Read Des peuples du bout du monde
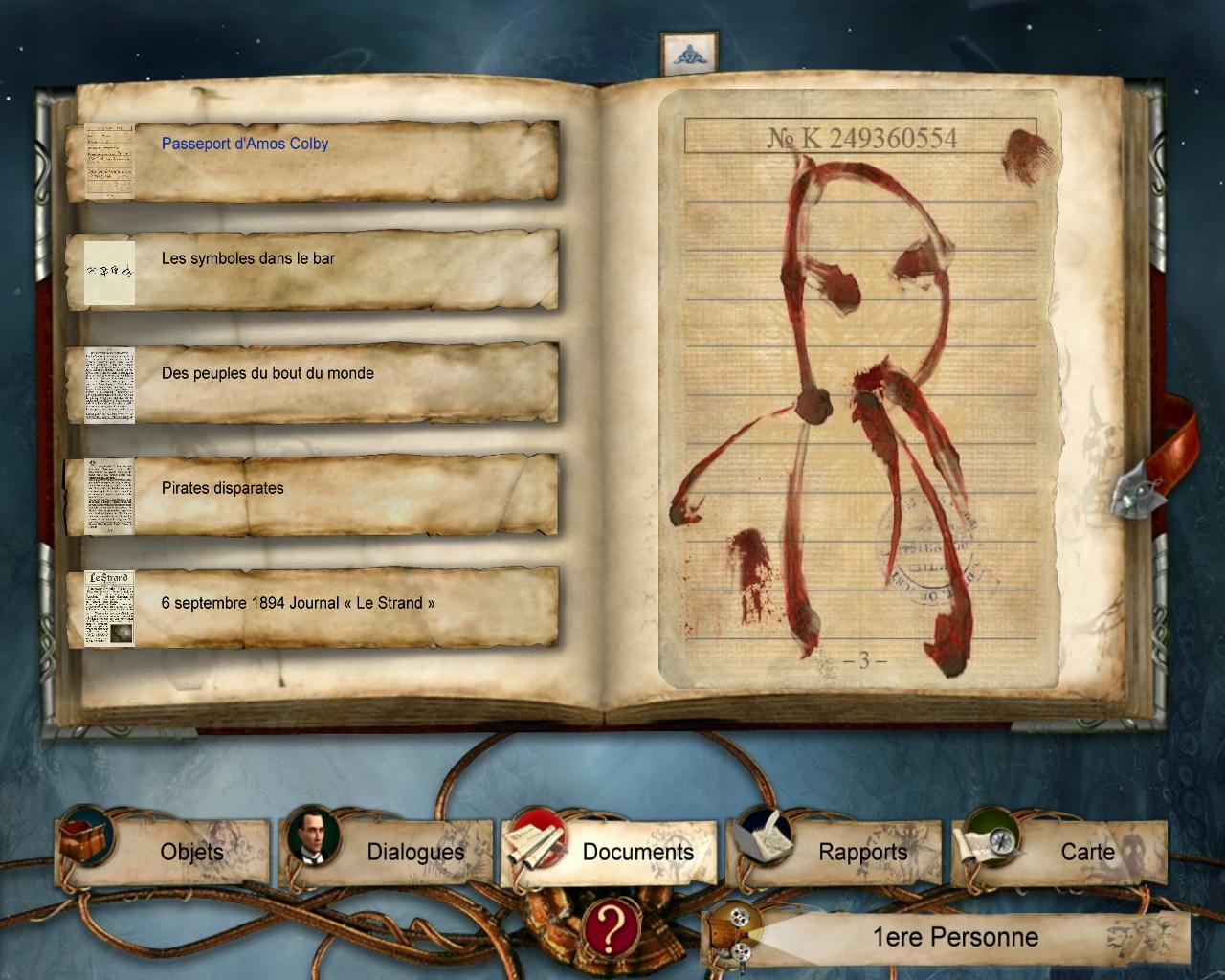 tap(267, 374)
